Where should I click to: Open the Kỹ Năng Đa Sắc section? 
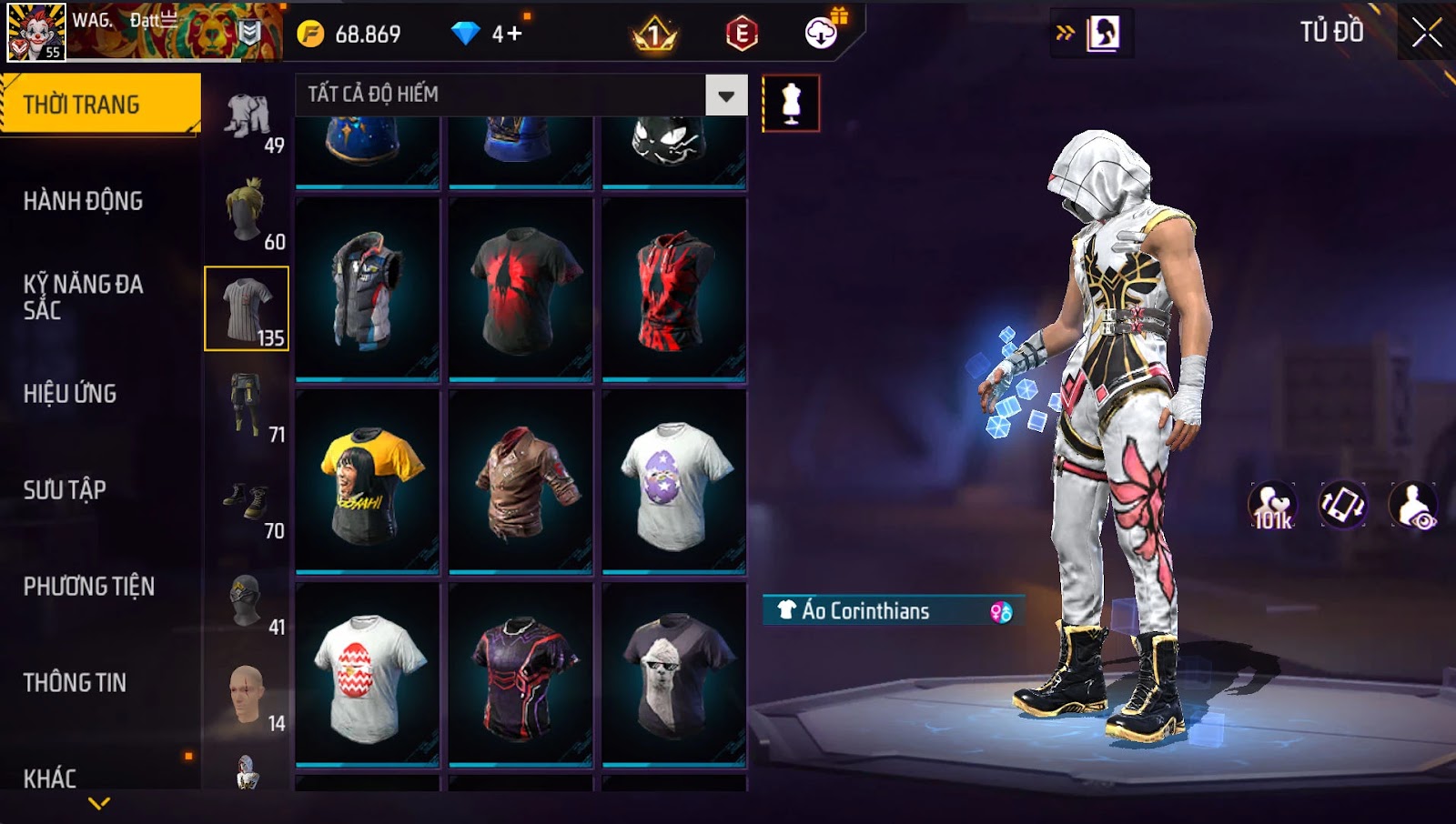coord(83,297)
